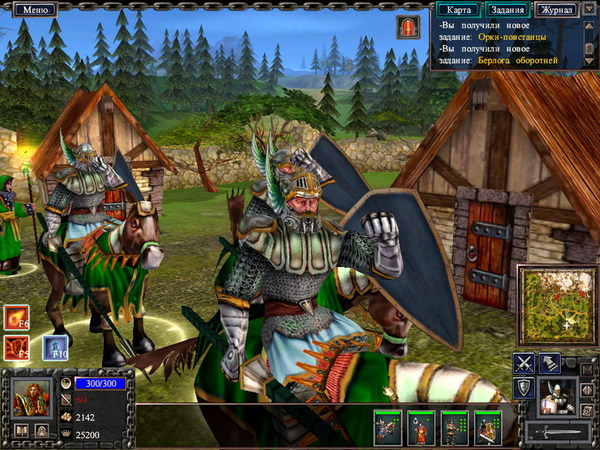Activate the F6 fire spell icon
Viewport: 600px width, 450px height.
17,318
